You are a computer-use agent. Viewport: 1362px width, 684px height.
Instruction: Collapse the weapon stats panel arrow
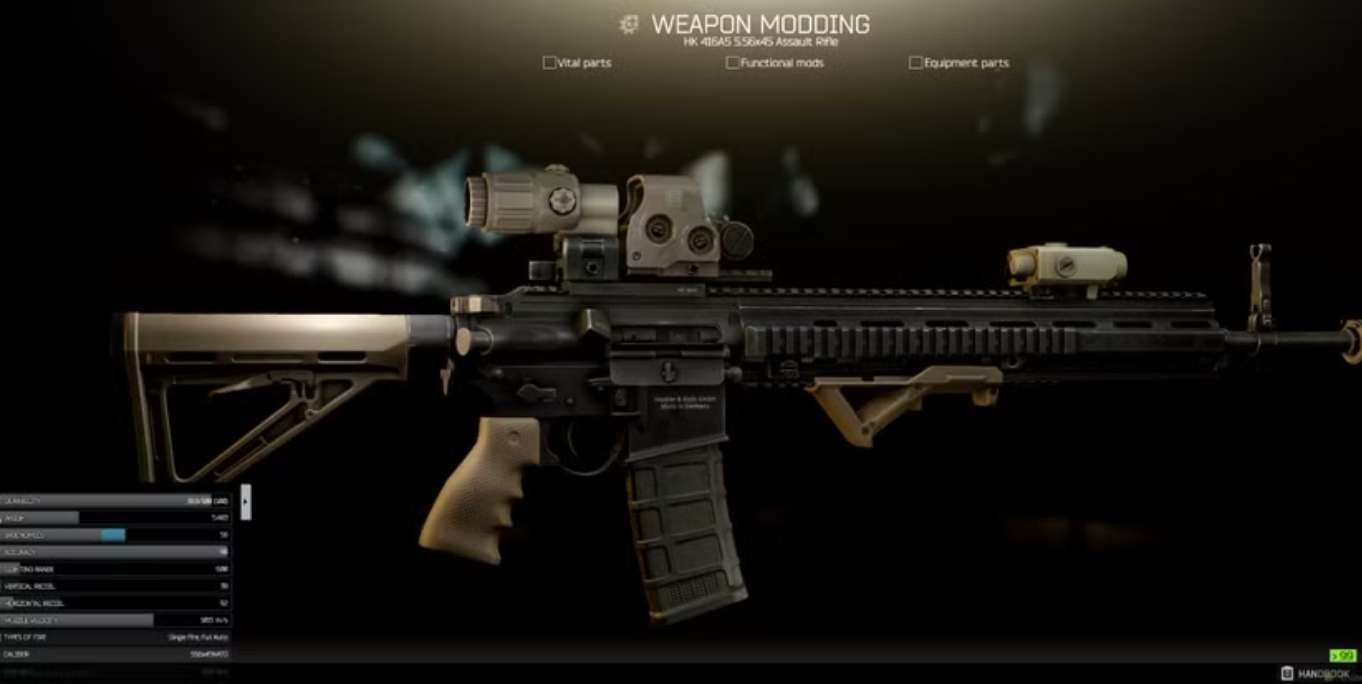(246, 502)
